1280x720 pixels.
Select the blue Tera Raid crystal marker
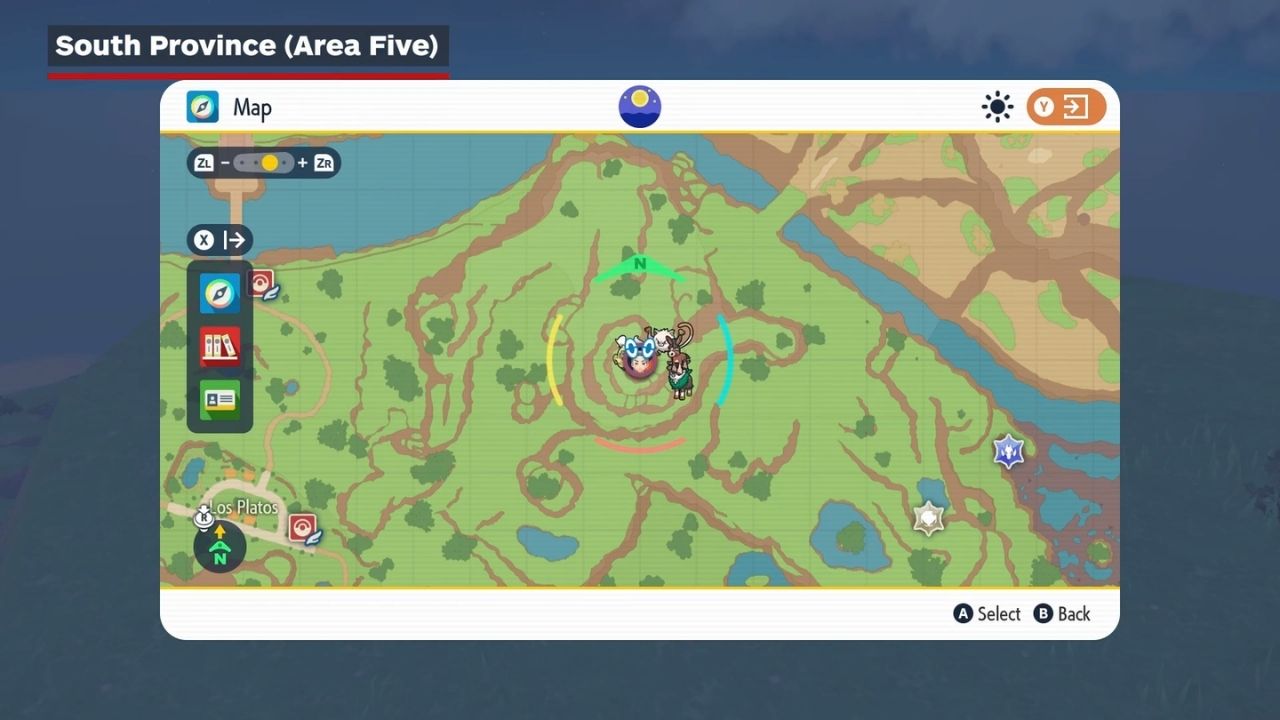1008,452
